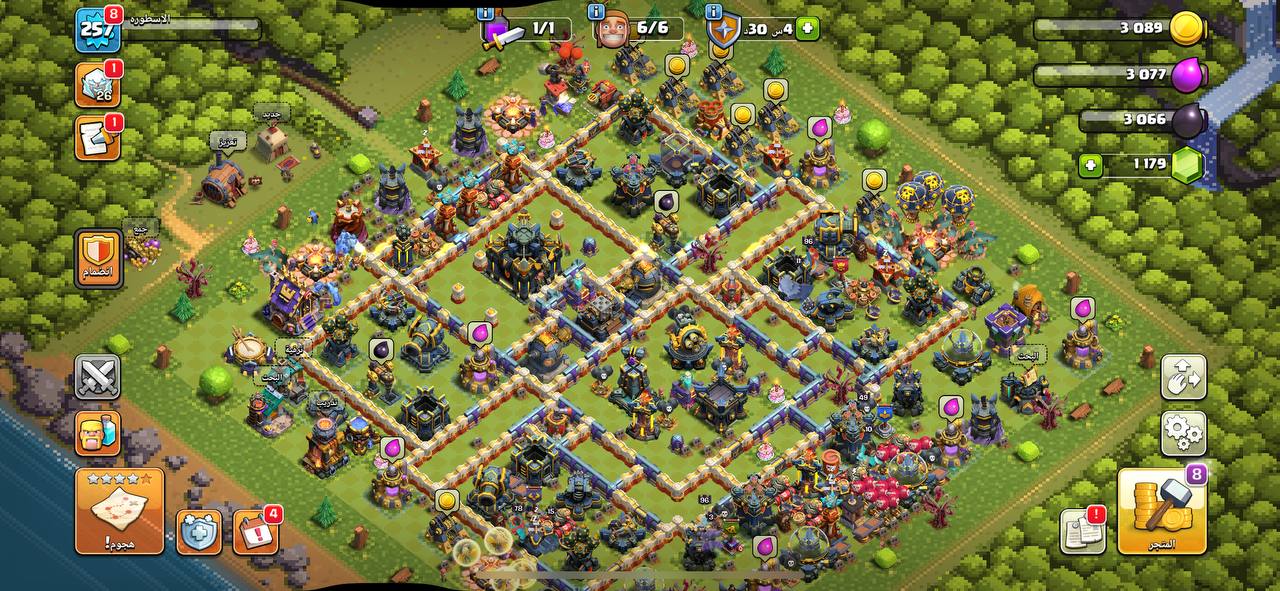Open the crossed swords button

click(97, 377)
